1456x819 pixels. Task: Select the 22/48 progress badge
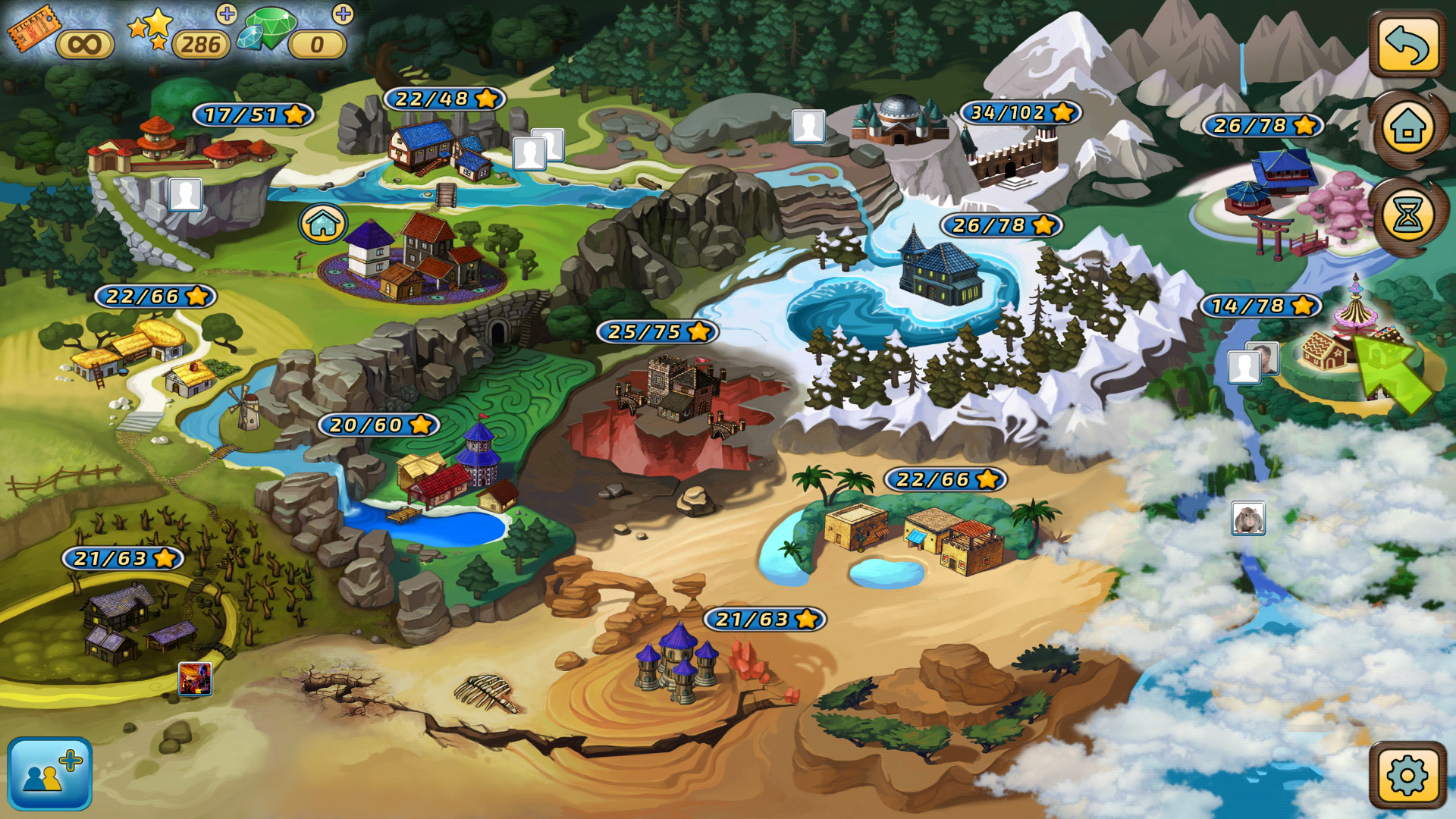(x=444, y=98)
